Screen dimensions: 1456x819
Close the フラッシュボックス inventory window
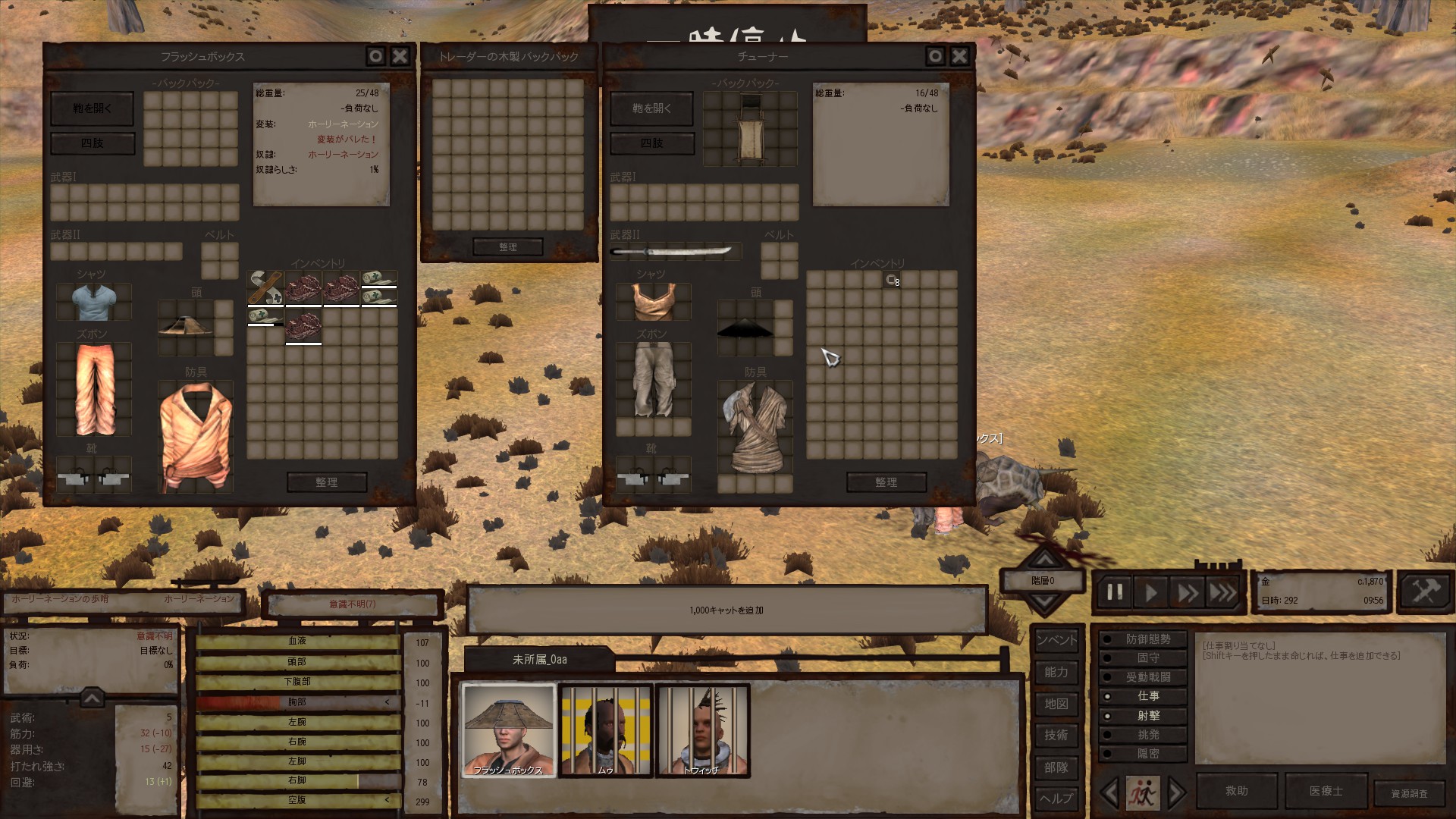(x=400, y=56)
